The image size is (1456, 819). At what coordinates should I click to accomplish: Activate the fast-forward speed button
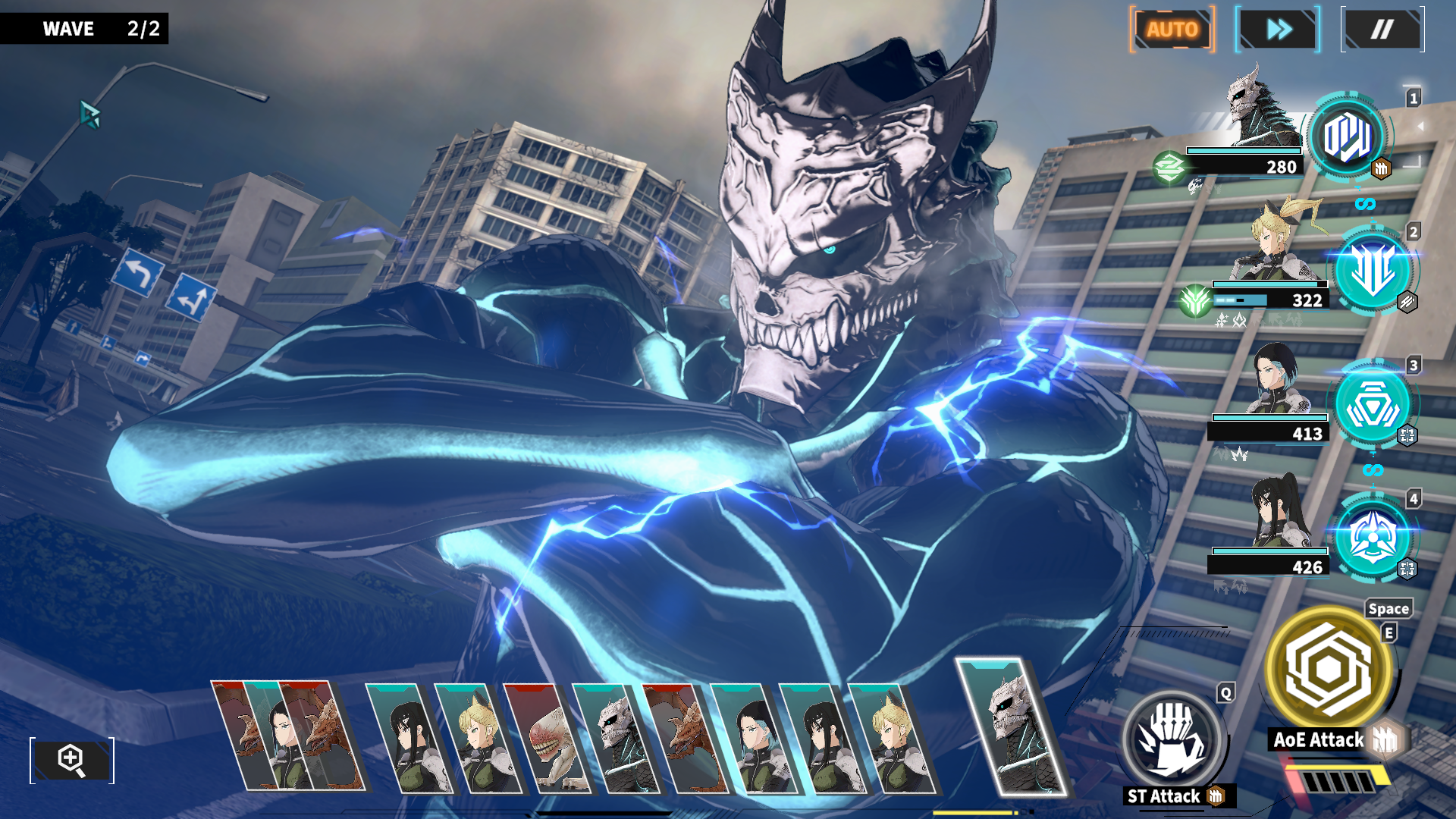[1278, 30]
